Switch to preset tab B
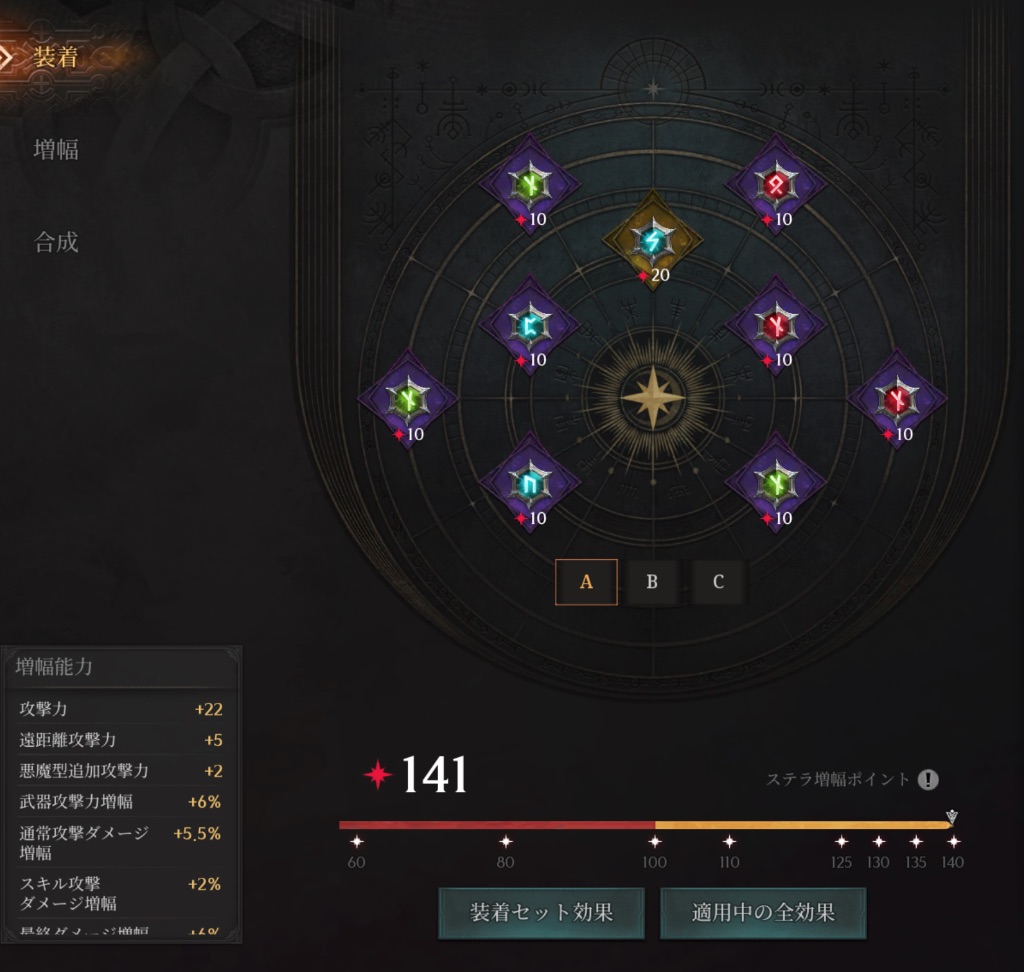 click(652, 582)
